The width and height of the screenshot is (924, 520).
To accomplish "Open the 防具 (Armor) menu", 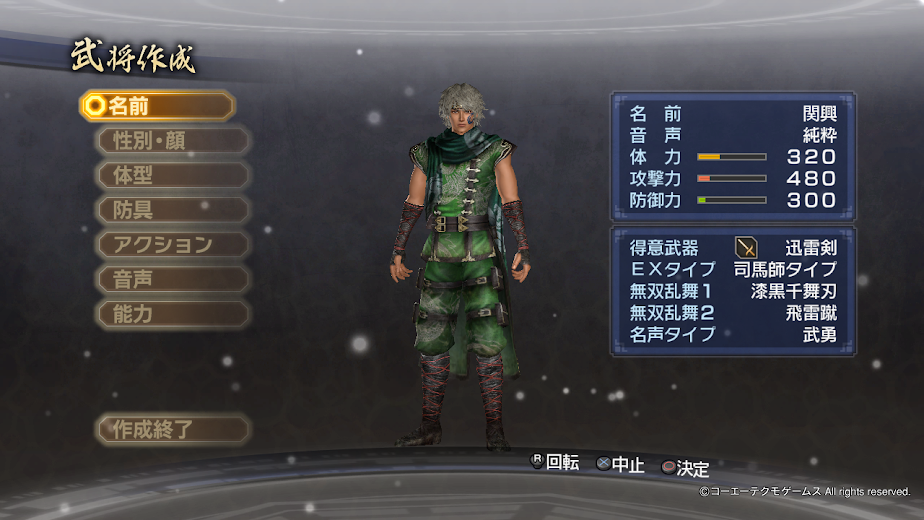I will [x=171, y=210].
